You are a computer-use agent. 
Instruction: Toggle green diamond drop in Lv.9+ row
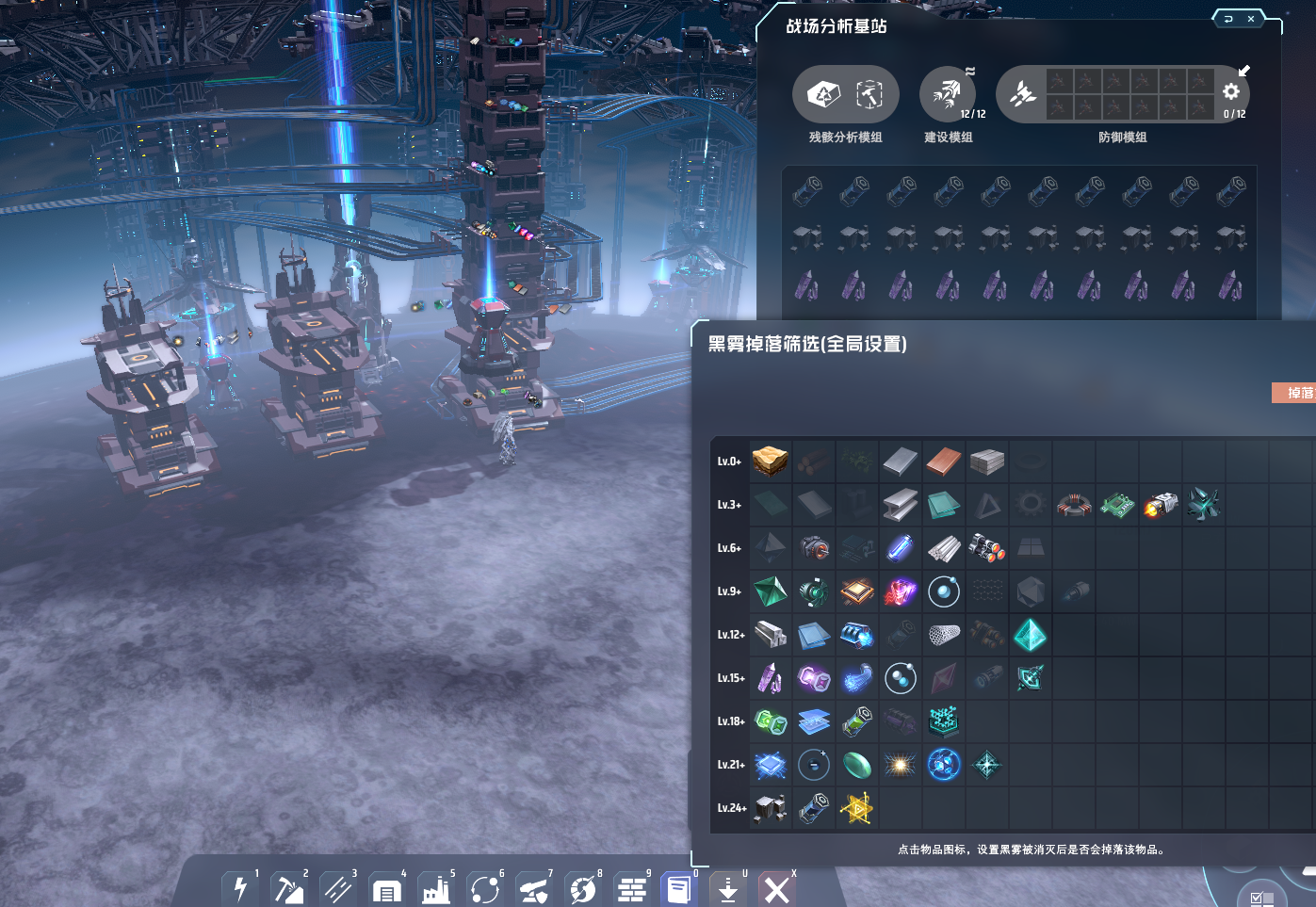pos(771,591)
